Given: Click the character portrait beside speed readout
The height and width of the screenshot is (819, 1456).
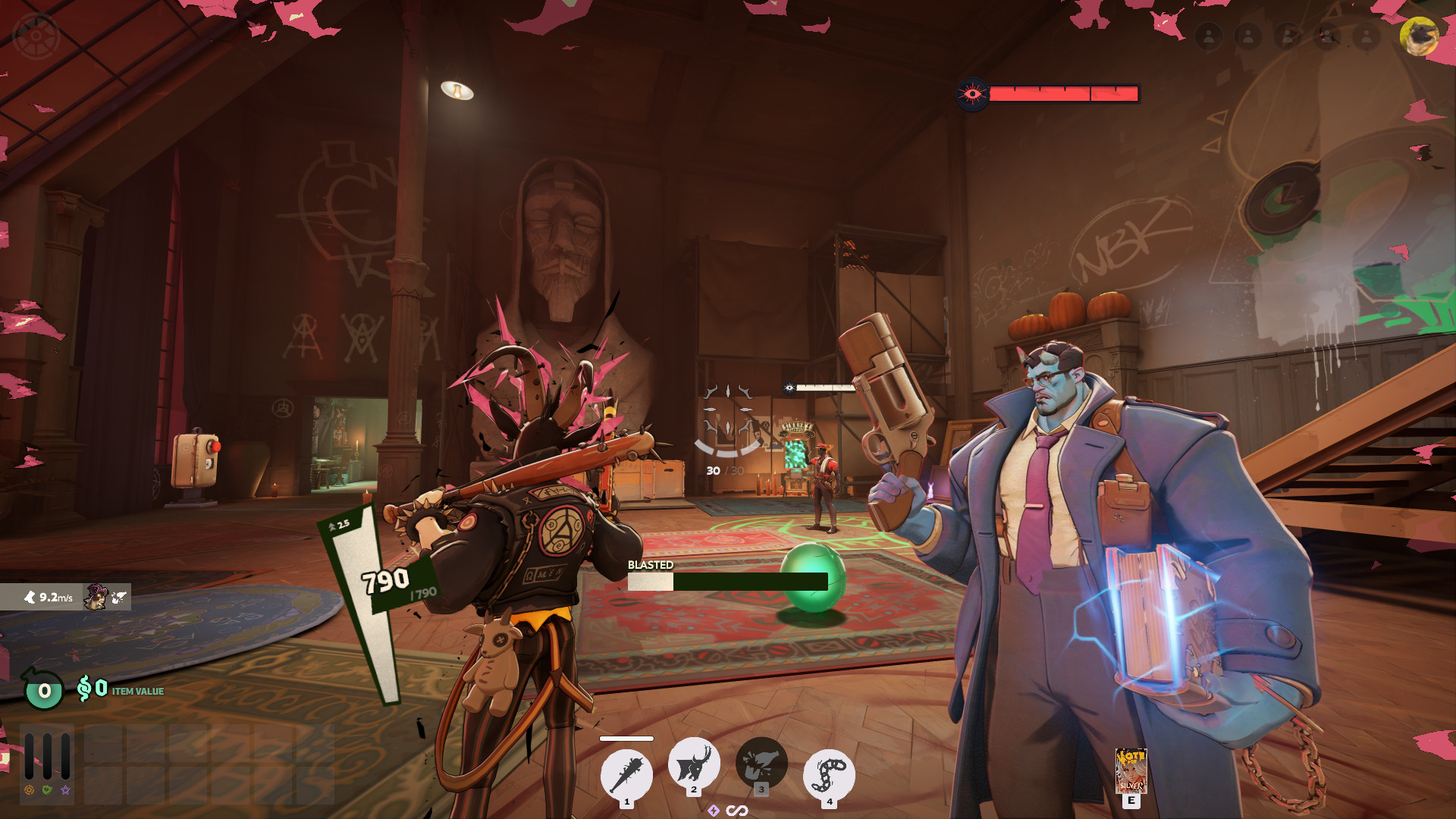Looking at the screenshot, I should 96,597.
